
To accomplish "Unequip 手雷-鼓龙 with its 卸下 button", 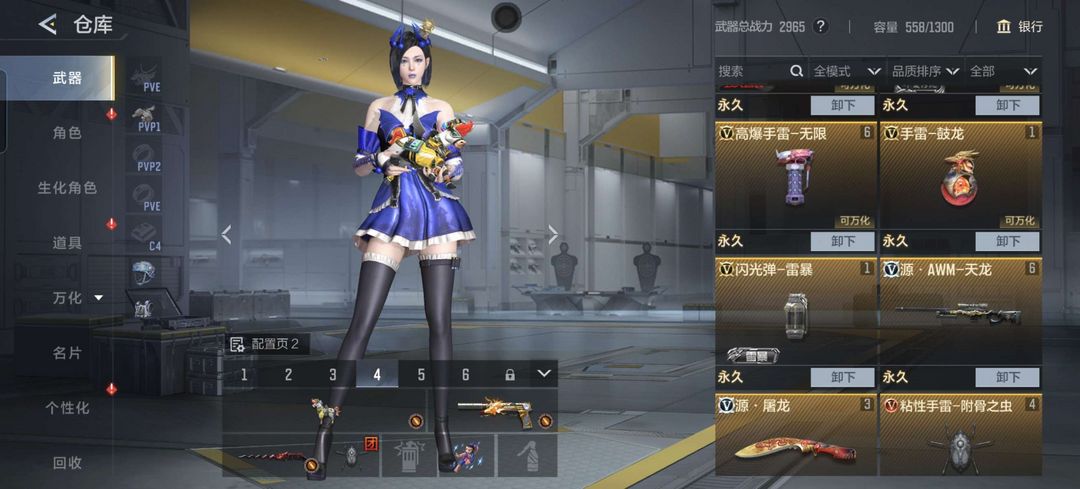I will 1007,241.
